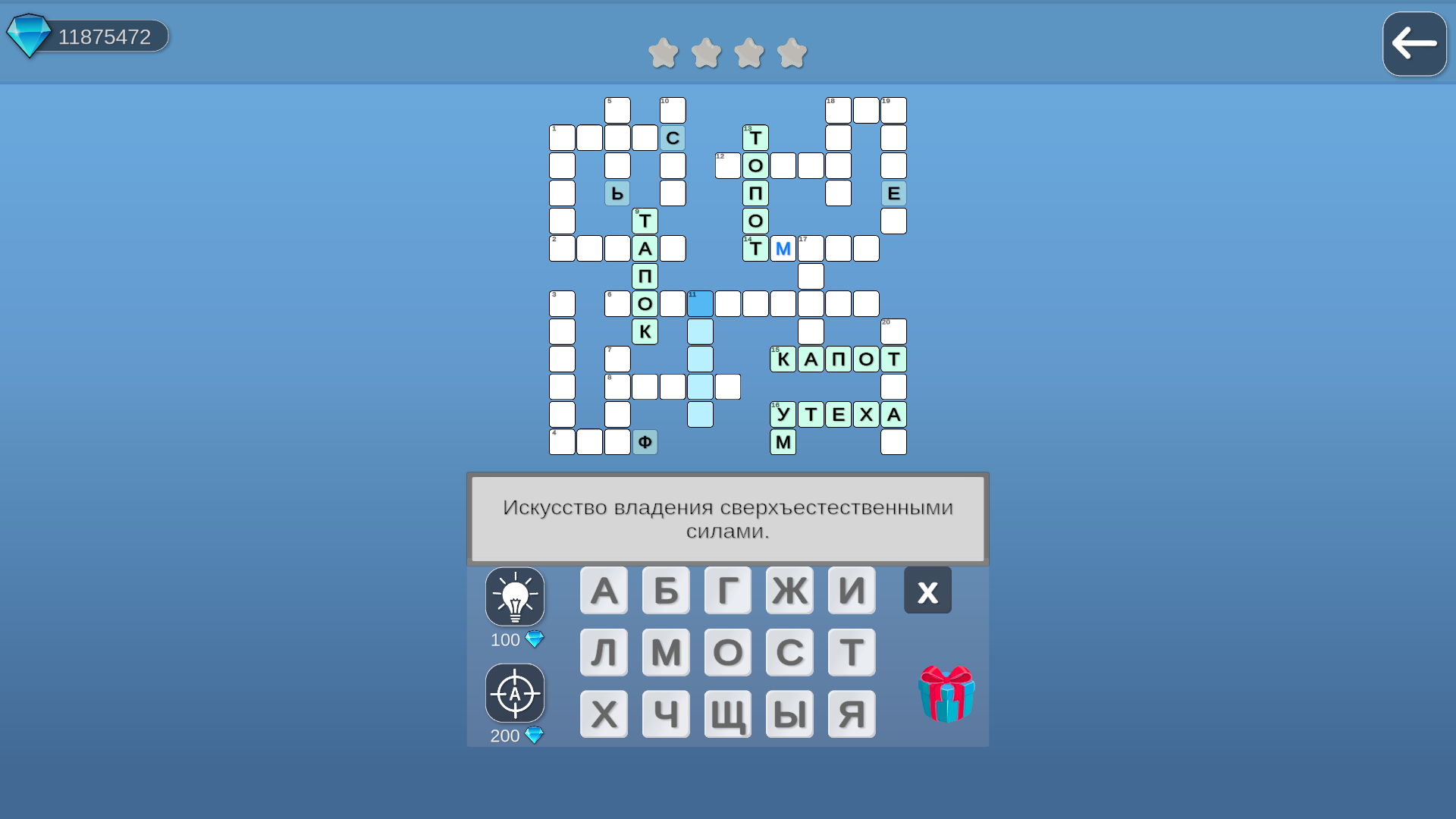Type the letter М on the keyboard

pos(666,652)
